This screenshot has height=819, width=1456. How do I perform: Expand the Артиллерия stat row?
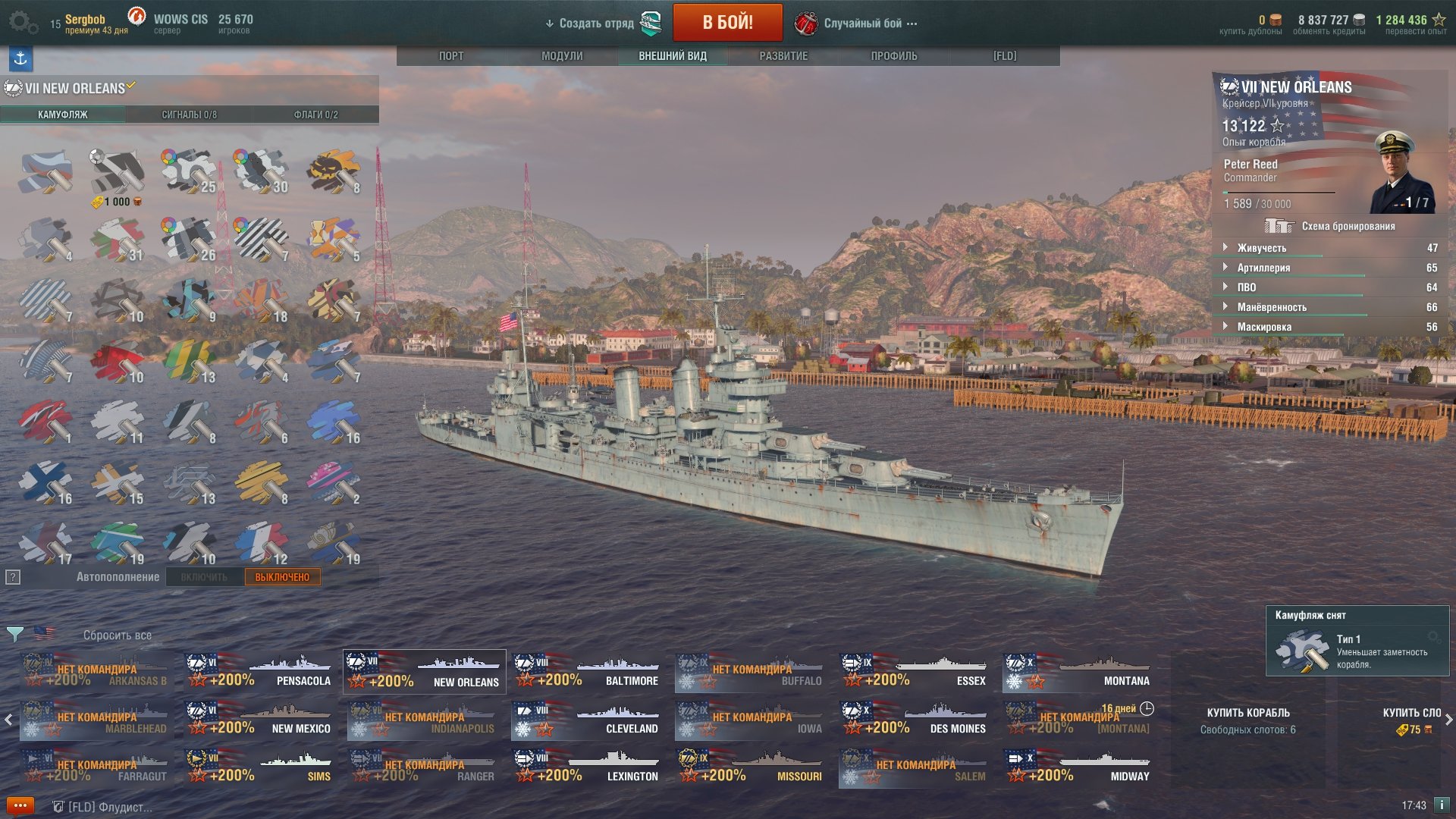tap(1263, 268)
